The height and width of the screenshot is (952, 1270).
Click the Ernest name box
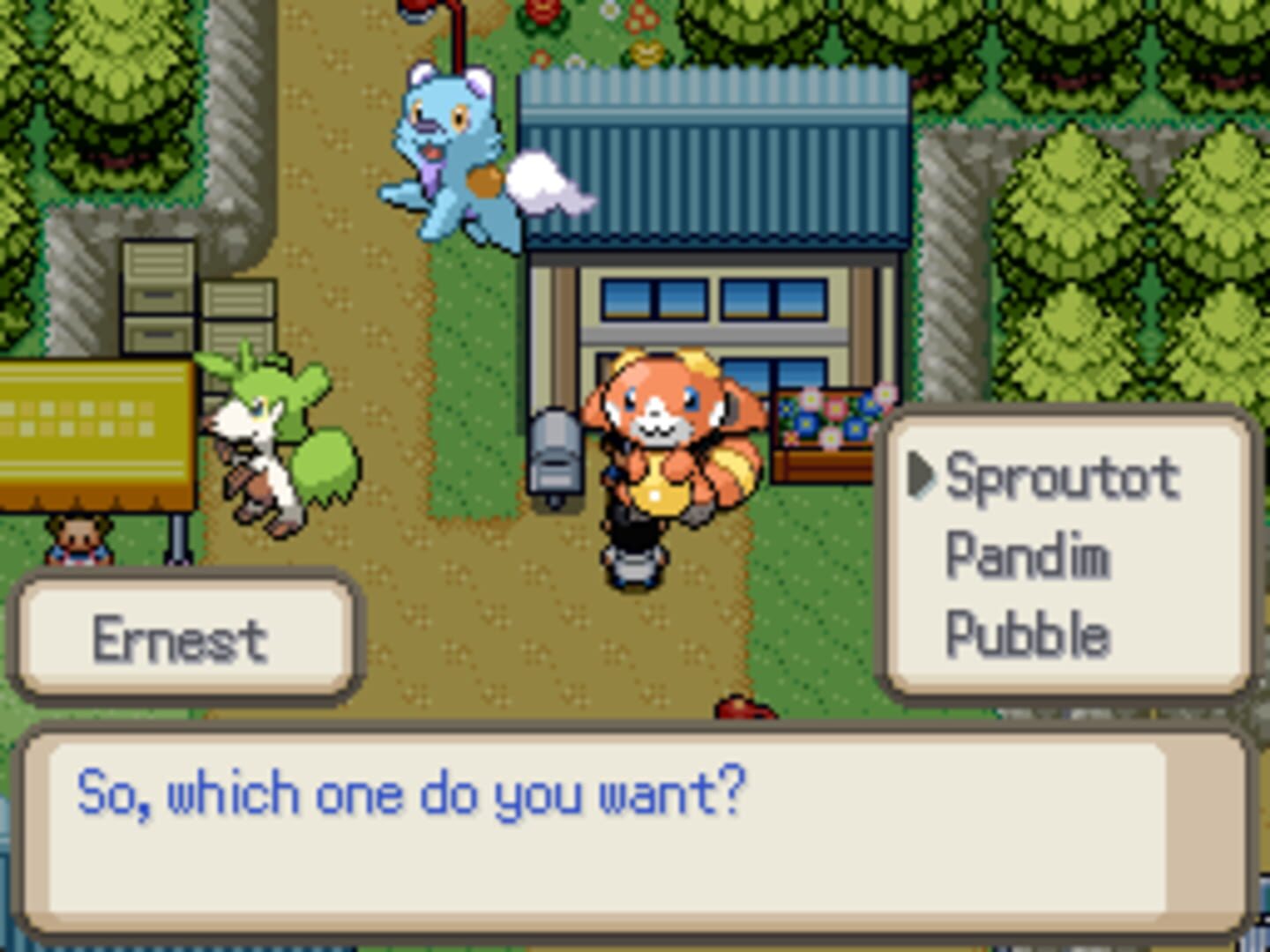click(181, 636)
